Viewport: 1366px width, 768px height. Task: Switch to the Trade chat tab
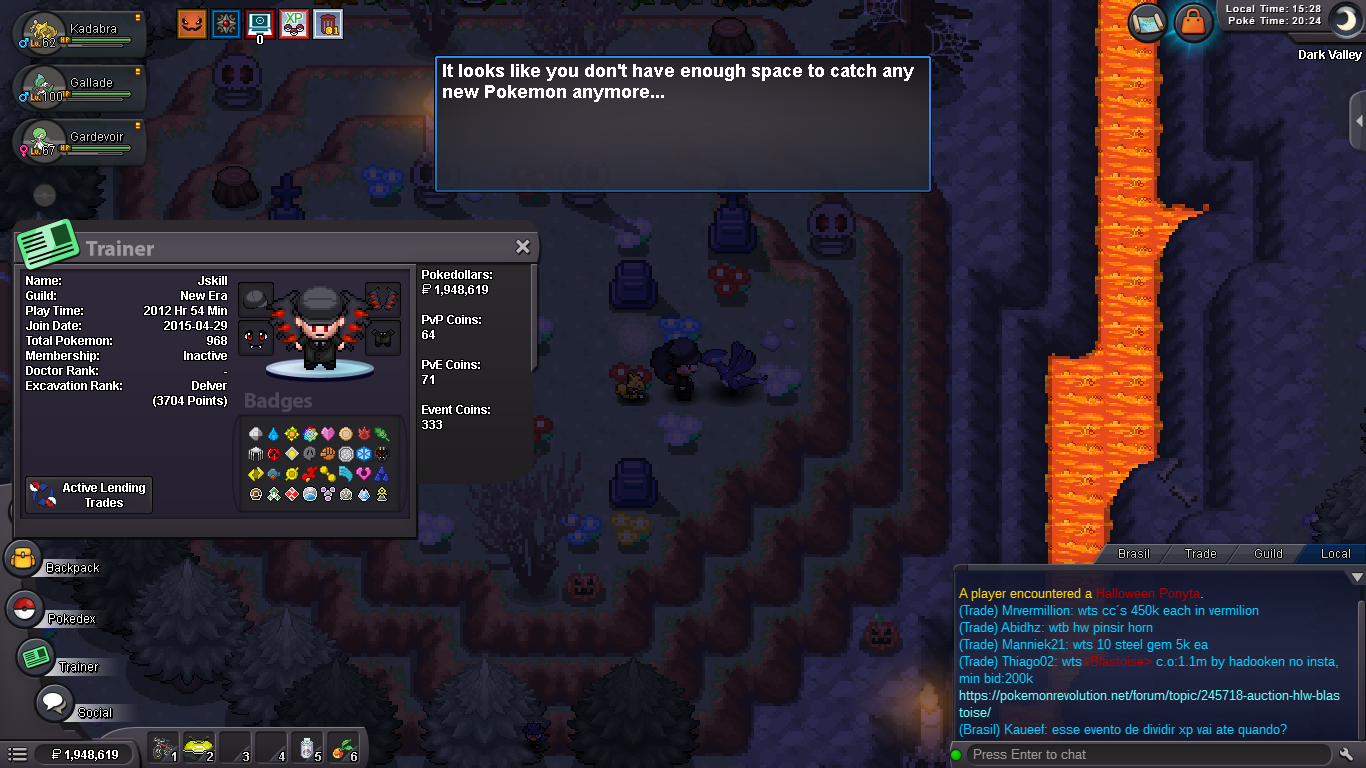click(1200, 553)
